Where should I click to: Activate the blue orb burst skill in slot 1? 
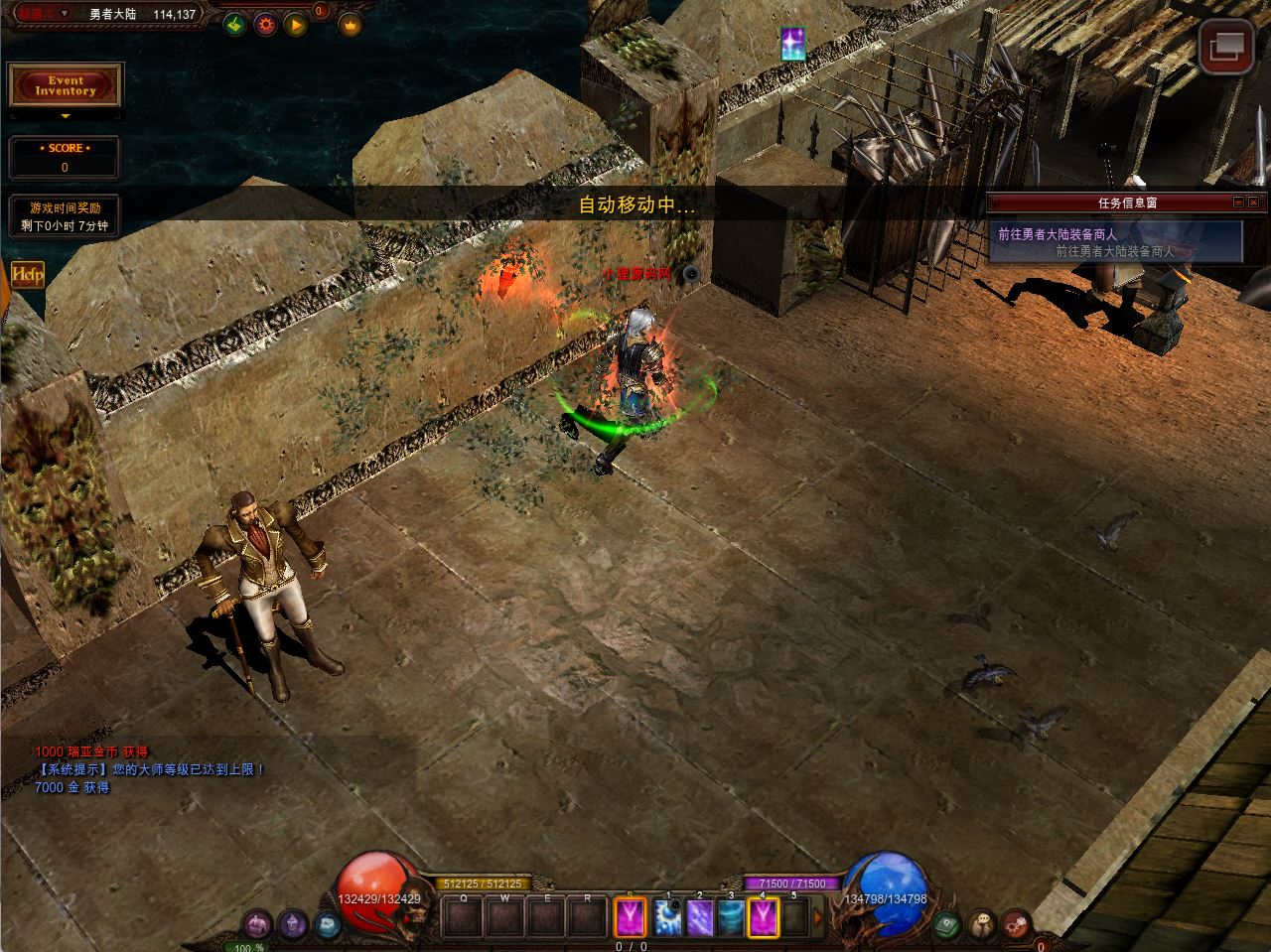(668, 917)
